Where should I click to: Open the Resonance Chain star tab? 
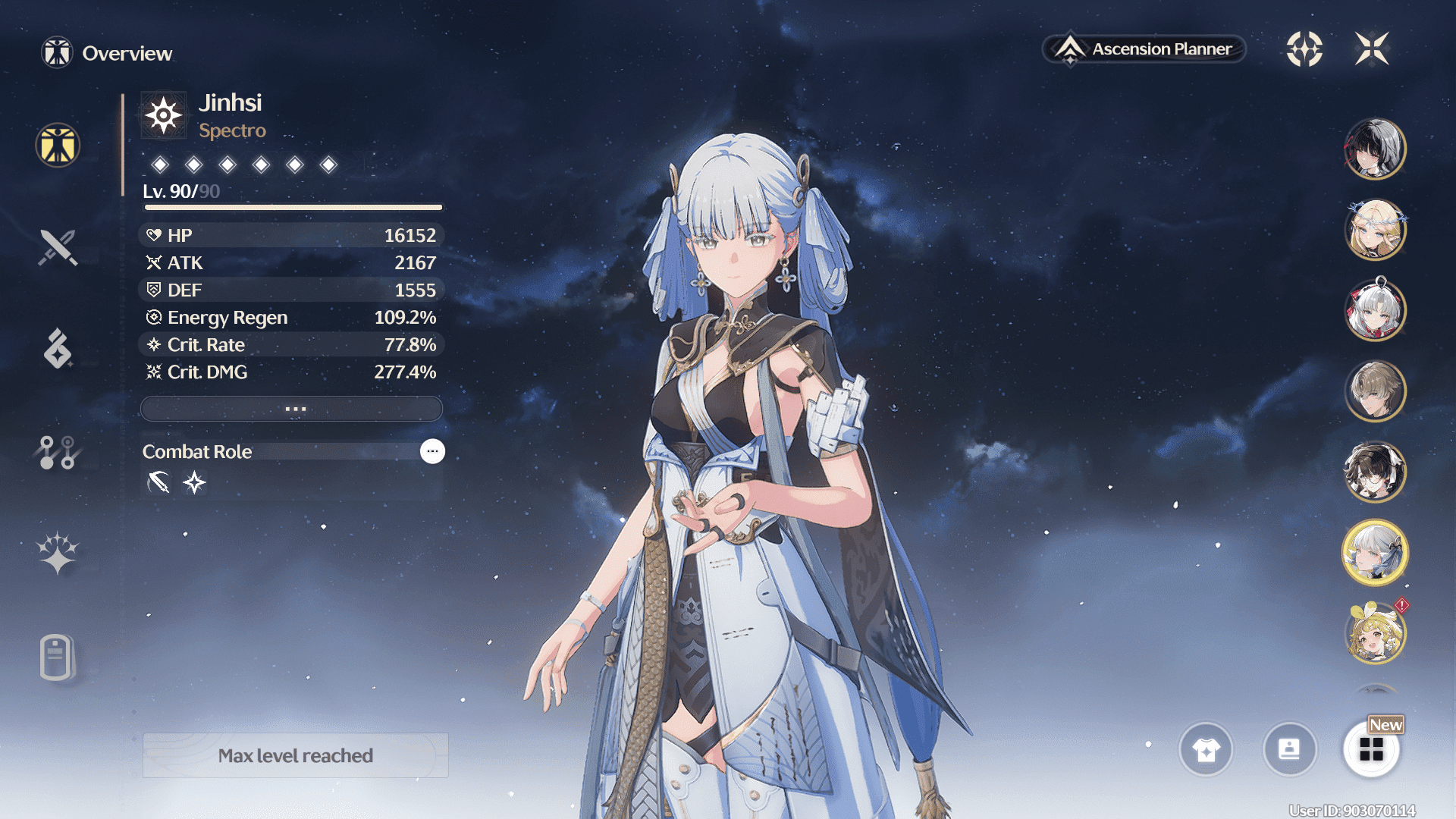[58, 553]
